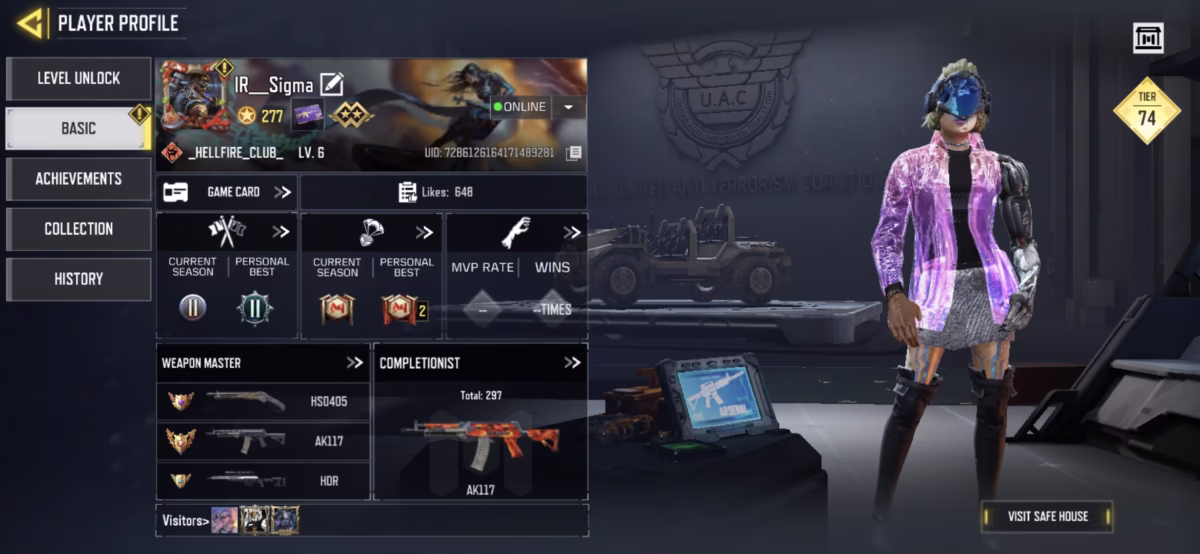1200x554 pixels.
Task: Click the player avatar portrait
Action: [x=192, y=96]
